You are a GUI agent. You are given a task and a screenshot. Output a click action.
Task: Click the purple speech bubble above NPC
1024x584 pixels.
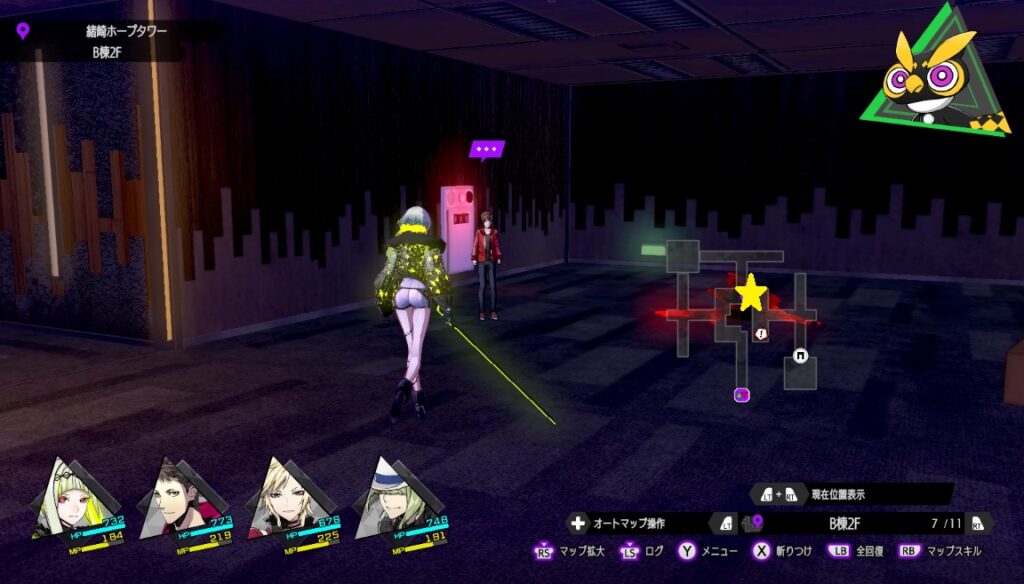487,150
